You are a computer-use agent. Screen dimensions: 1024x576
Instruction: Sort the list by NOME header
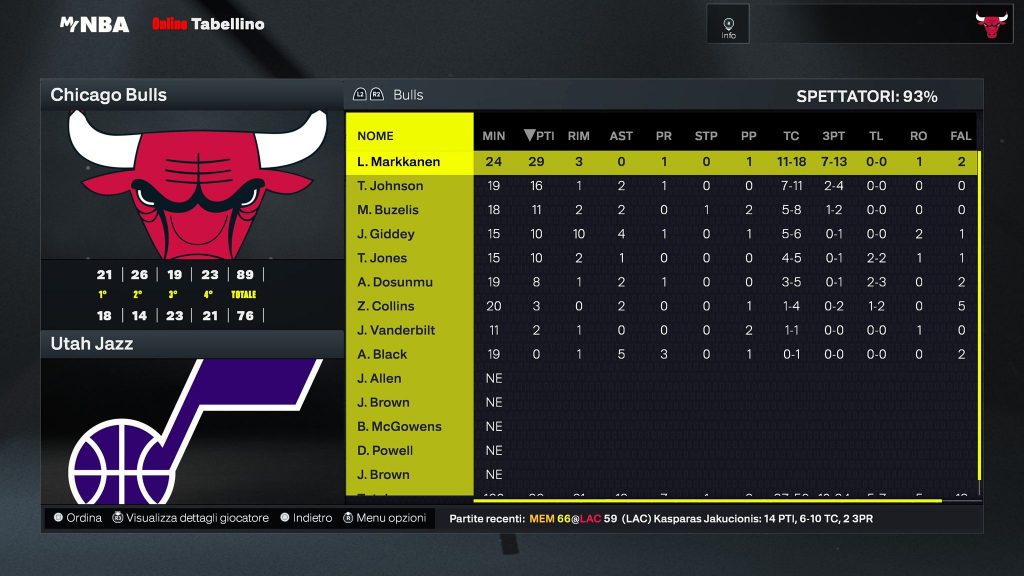coord(376,136)
